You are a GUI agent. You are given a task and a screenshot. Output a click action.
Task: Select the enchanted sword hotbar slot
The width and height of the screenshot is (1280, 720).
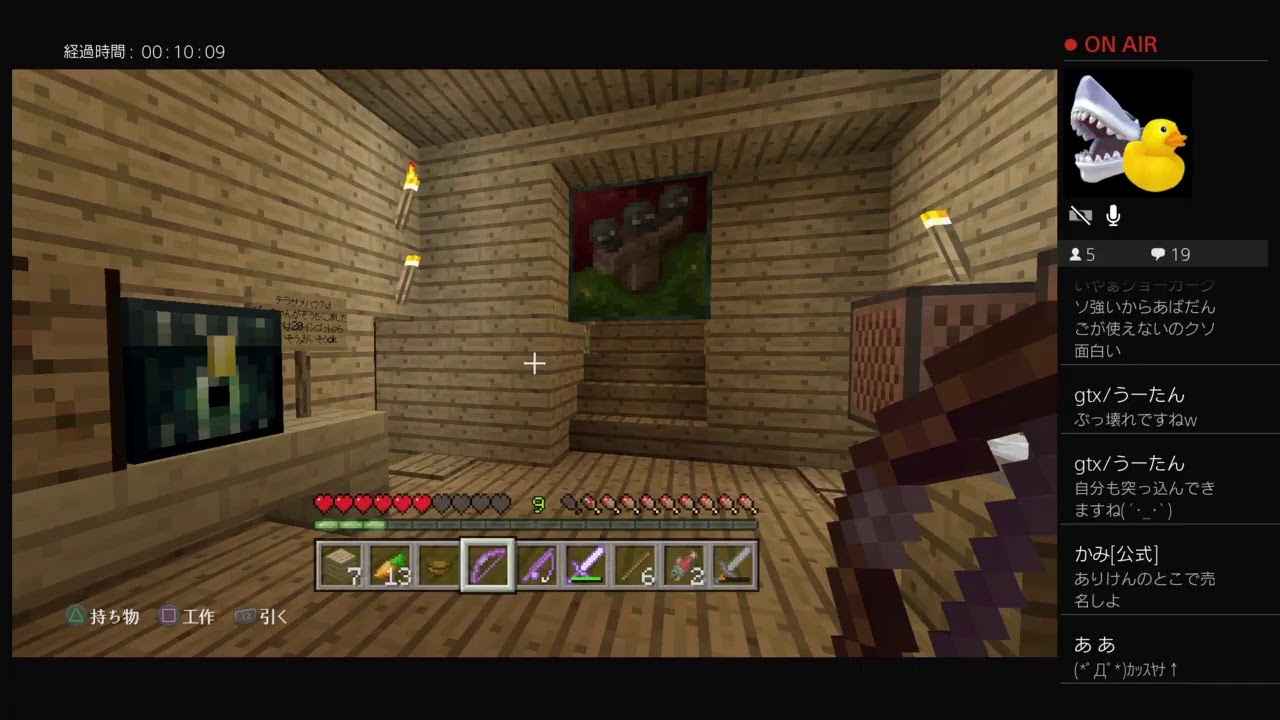coord(585,565)
